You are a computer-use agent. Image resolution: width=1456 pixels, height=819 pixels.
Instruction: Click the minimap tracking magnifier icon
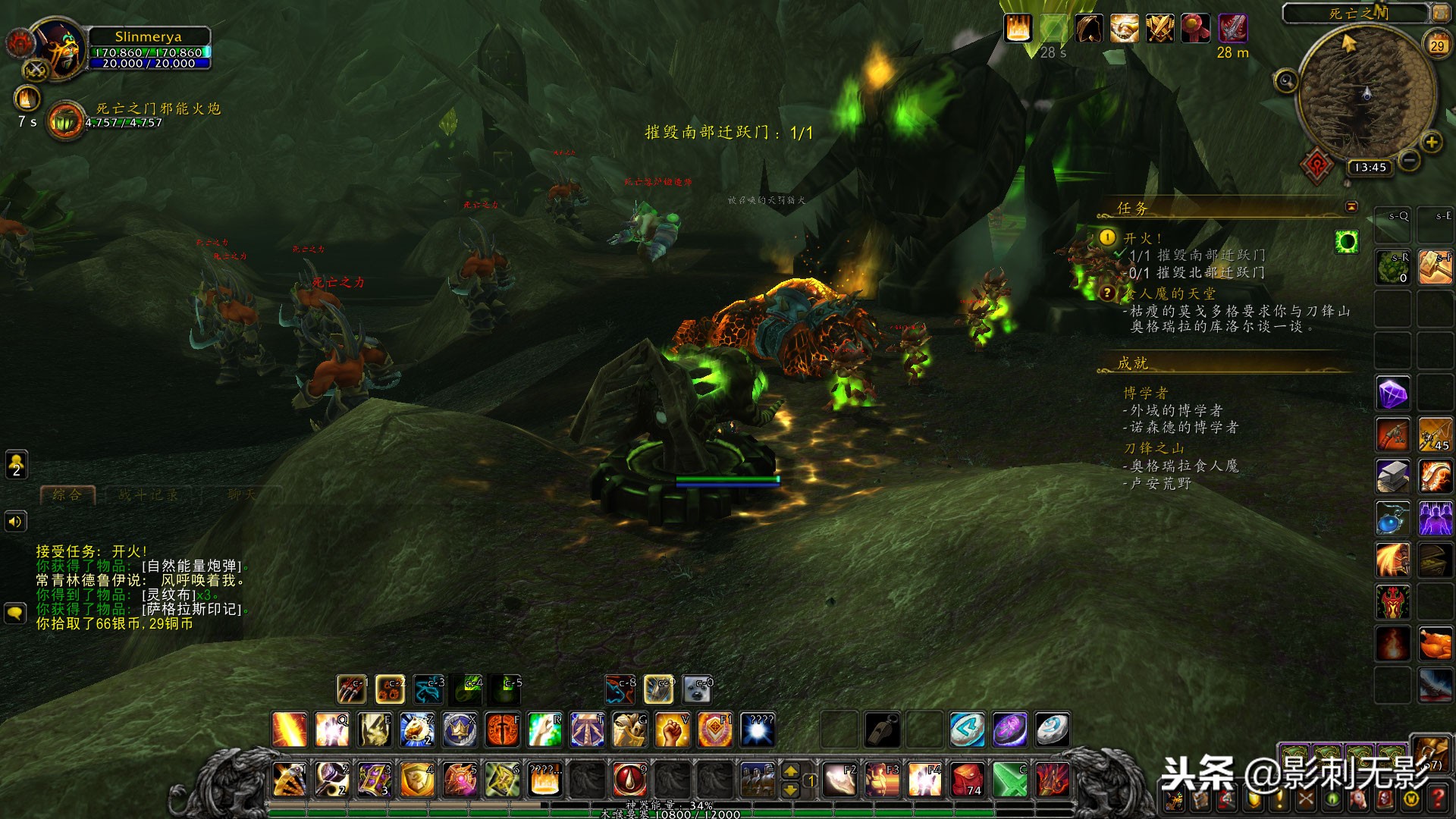pos(1285,80)
